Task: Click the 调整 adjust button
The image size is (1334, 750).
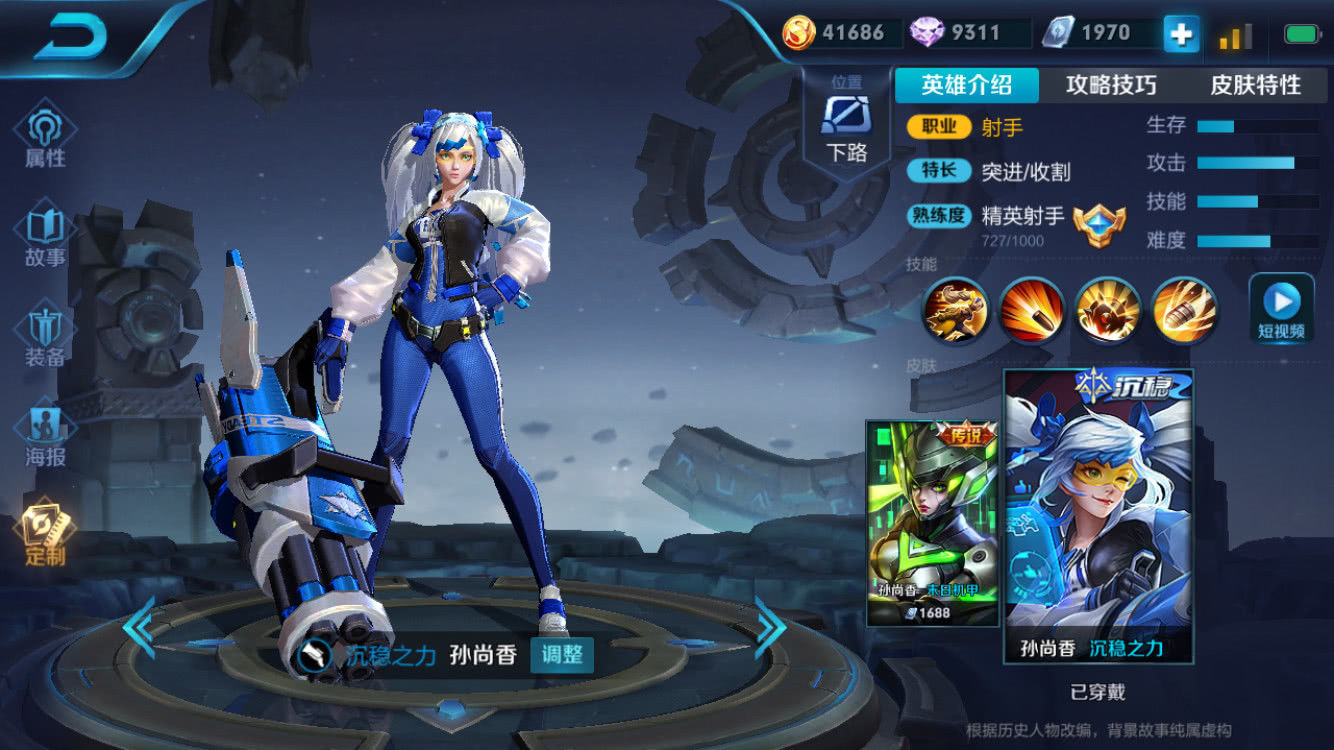Action: pyautogui.click(x=562, y=656)
